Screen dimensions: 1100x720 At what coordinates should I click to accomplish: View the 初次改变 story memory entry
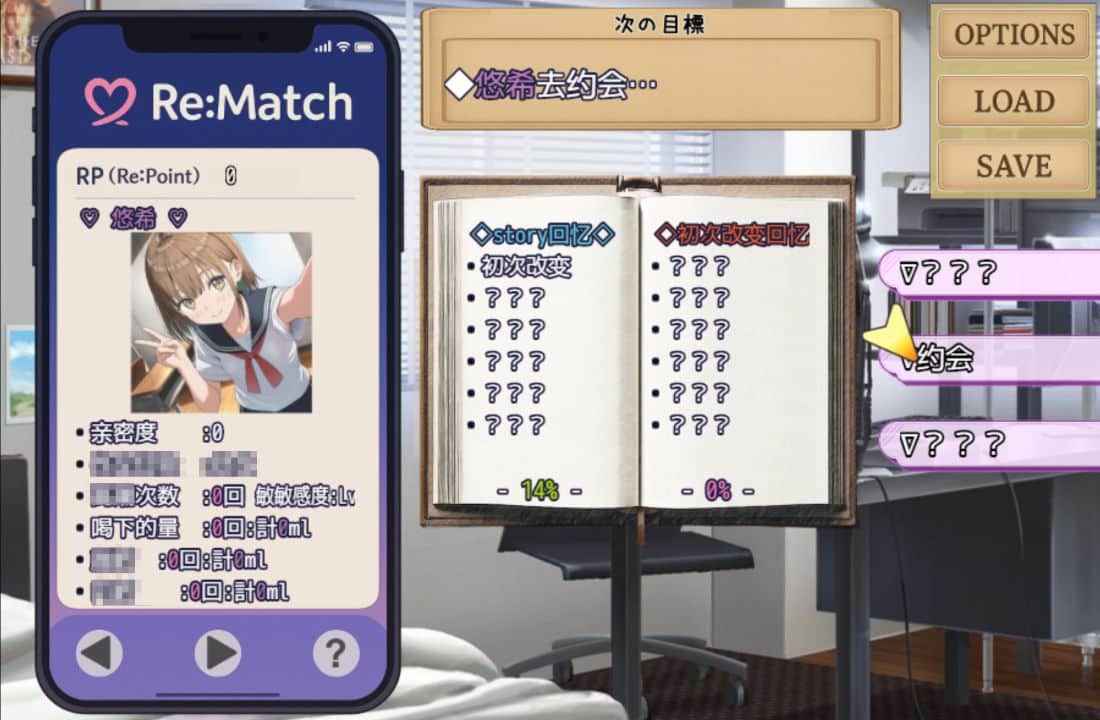point(525,267)
